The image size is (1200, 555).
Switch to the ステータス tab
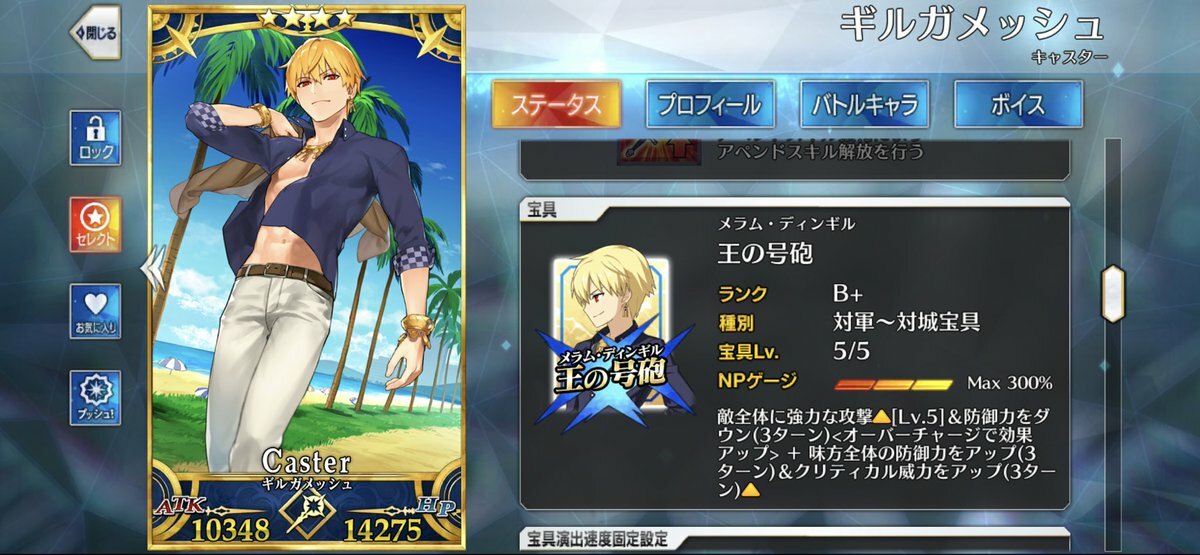coord(556,104)
